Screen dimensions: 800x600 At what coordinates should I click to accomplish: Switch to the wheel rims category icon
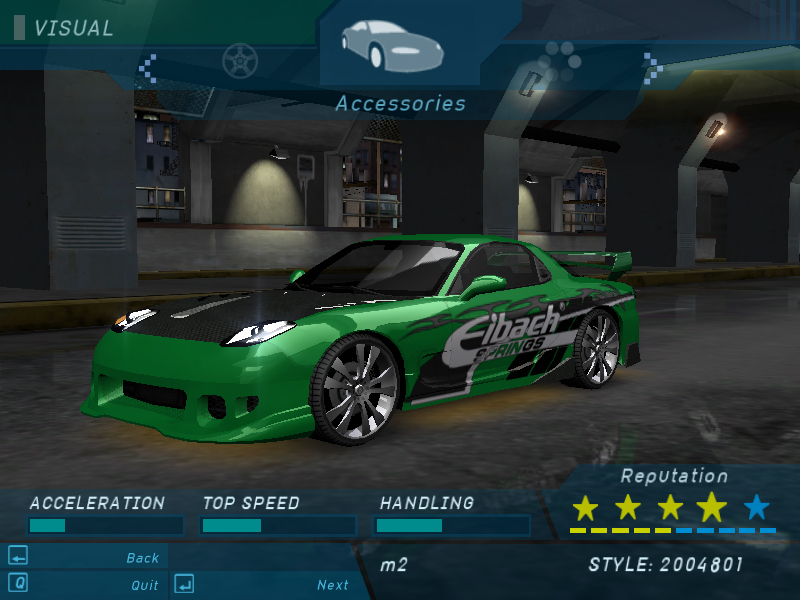point(240,62)
